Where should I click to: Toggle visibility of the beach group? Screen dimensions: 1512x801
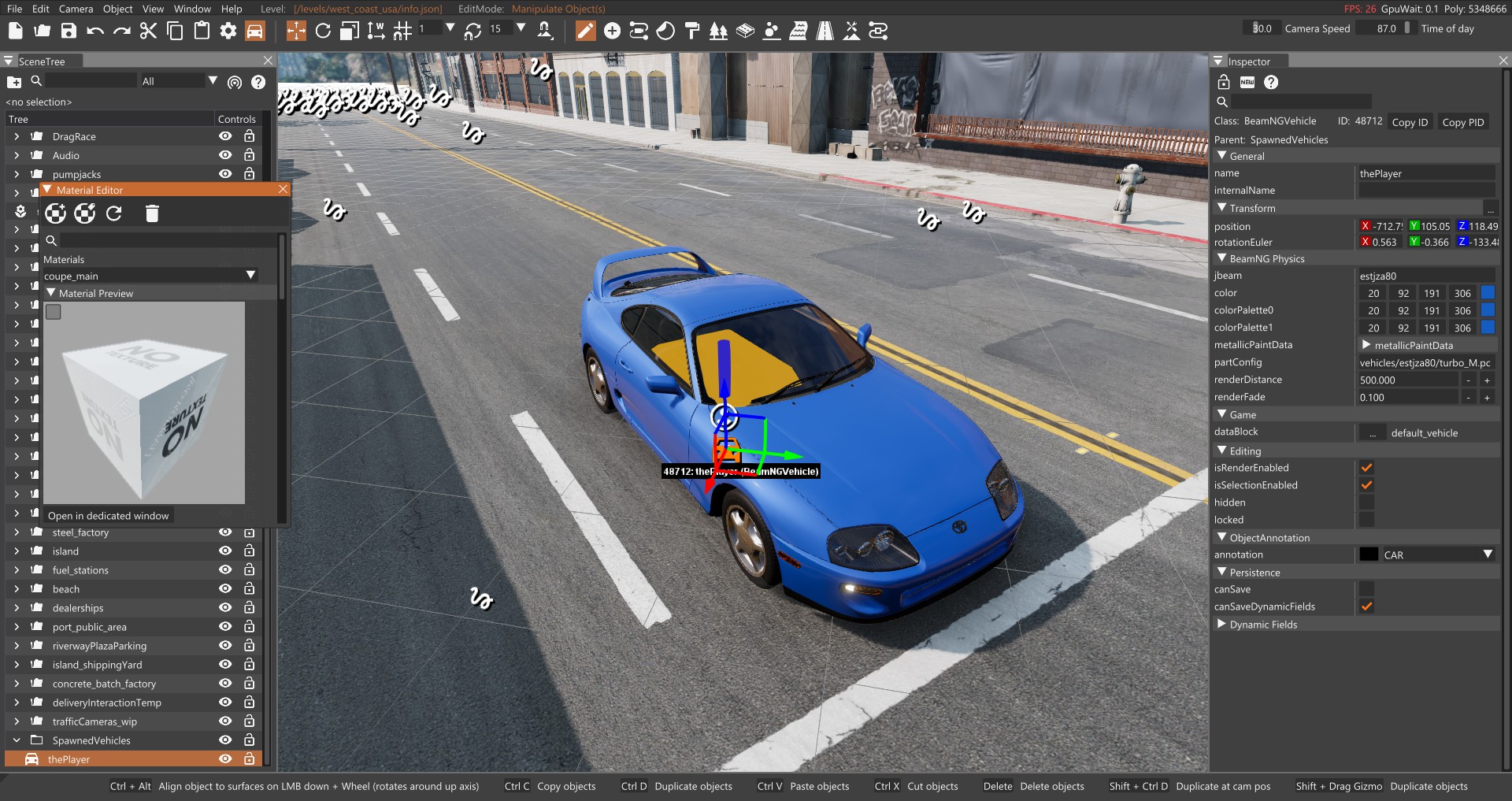click(x=225, y=588)
